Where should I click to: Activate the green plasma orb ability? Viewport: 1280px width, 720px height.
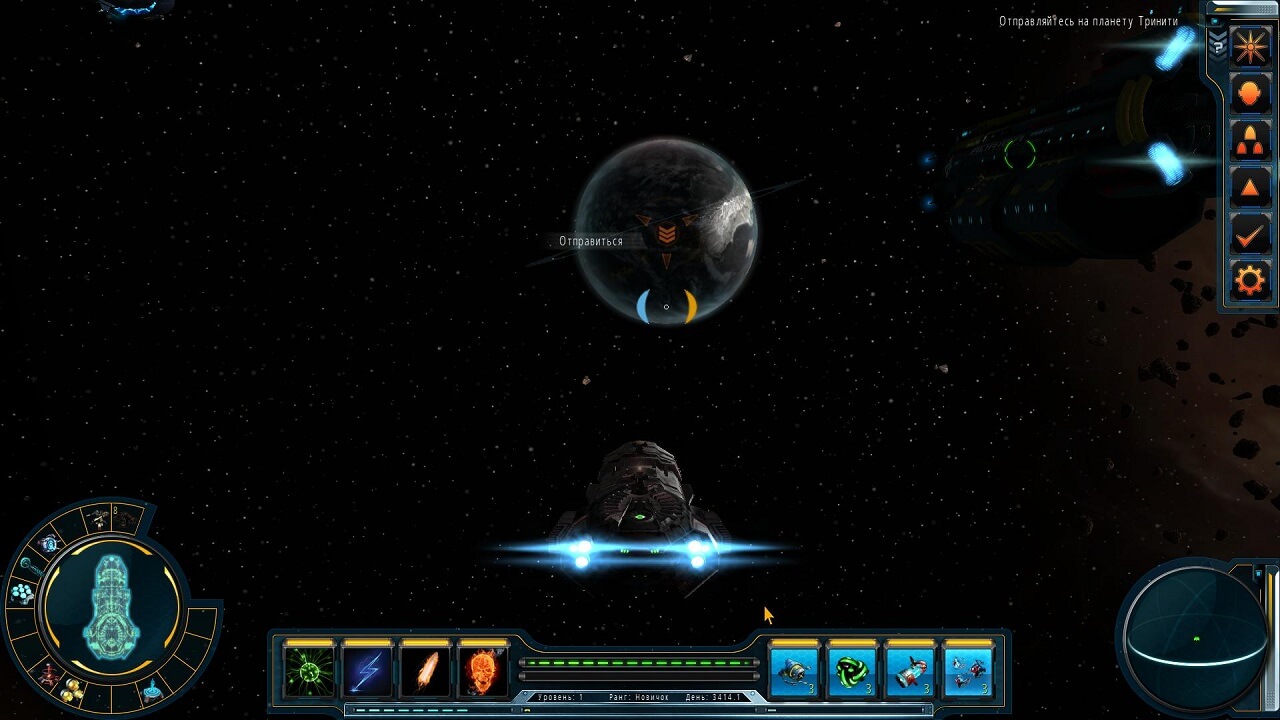coord(309,670)
